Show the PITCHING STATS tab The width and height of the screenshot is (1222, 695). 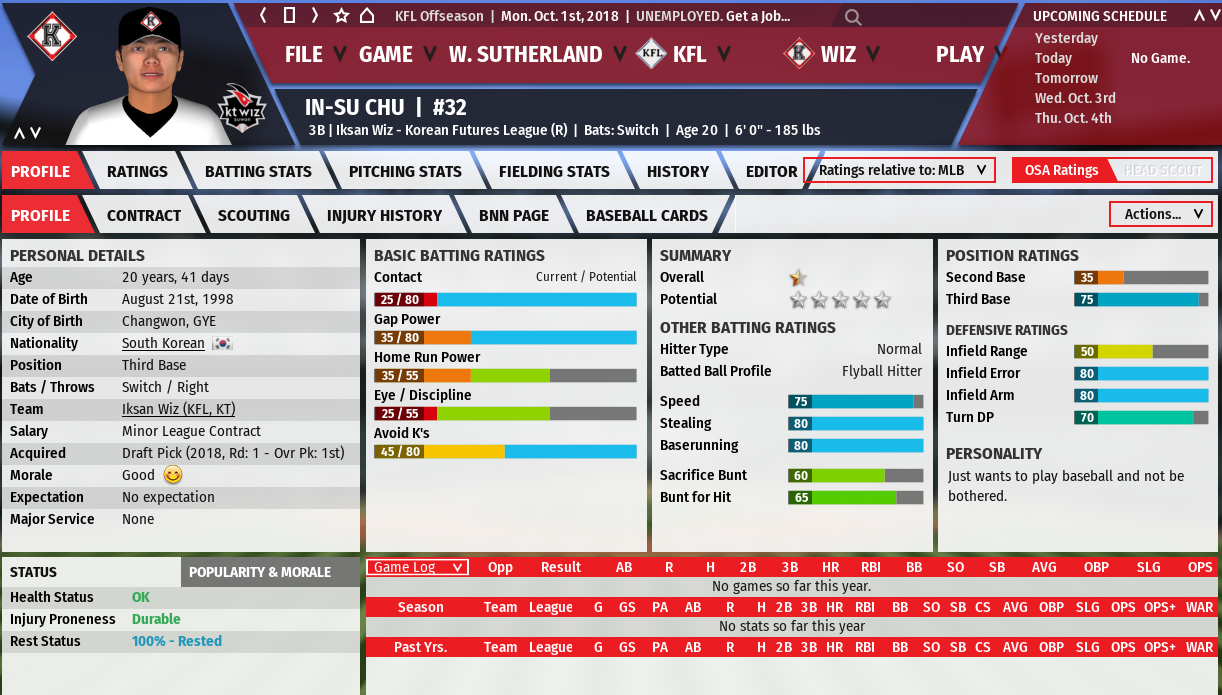pos(405,171)
